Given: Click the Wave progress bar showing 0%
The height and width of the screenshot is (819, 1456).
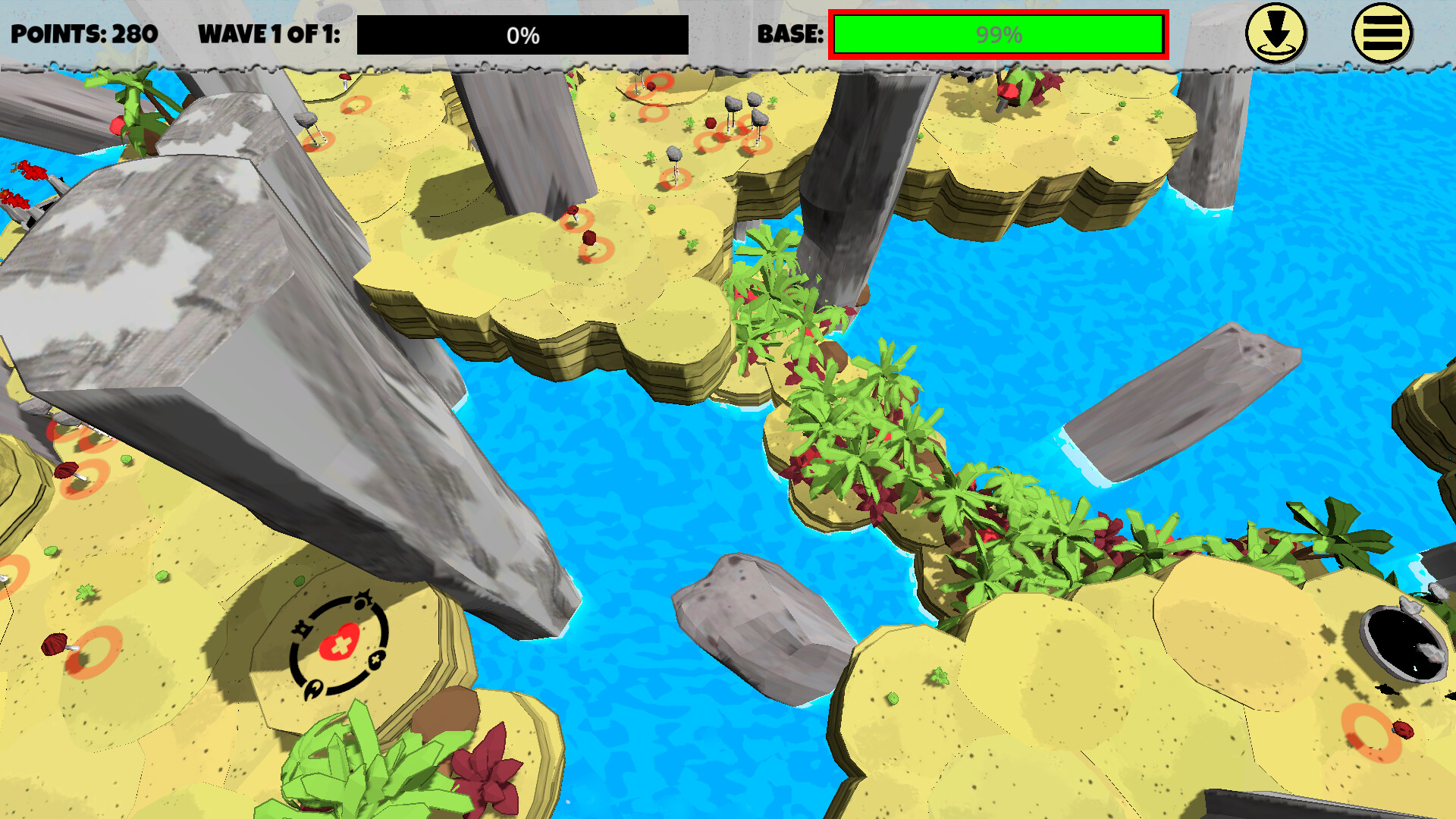Looking at the screenshot, I should [522, 34].
